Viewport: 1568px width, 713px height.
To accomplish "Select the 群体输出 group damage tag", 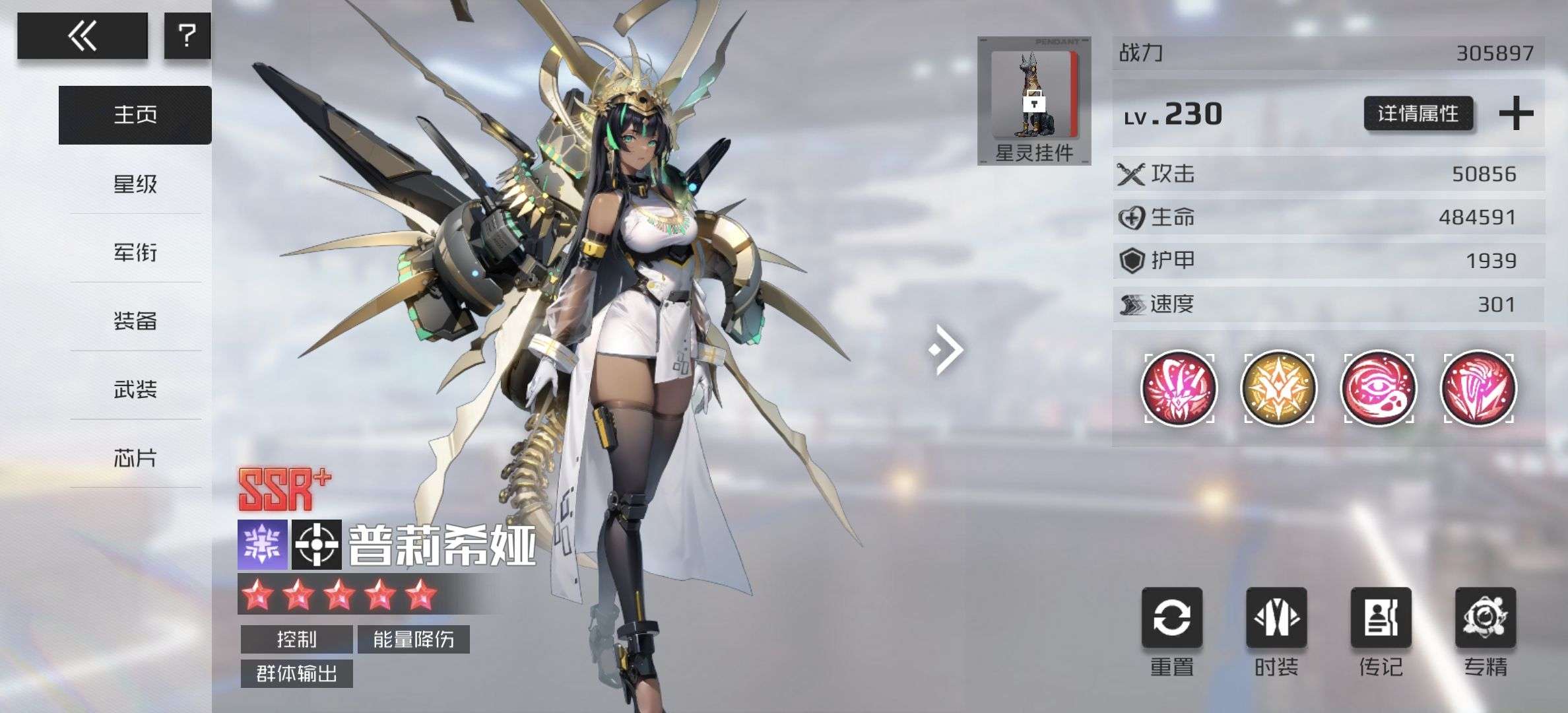I will point(296,673).
